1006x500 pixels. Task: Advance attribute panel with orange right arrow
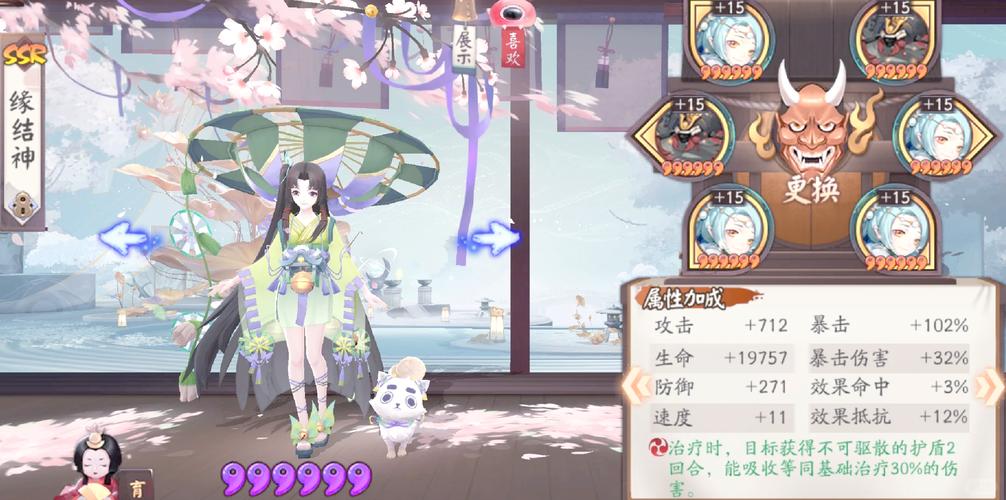click(989, 385)
